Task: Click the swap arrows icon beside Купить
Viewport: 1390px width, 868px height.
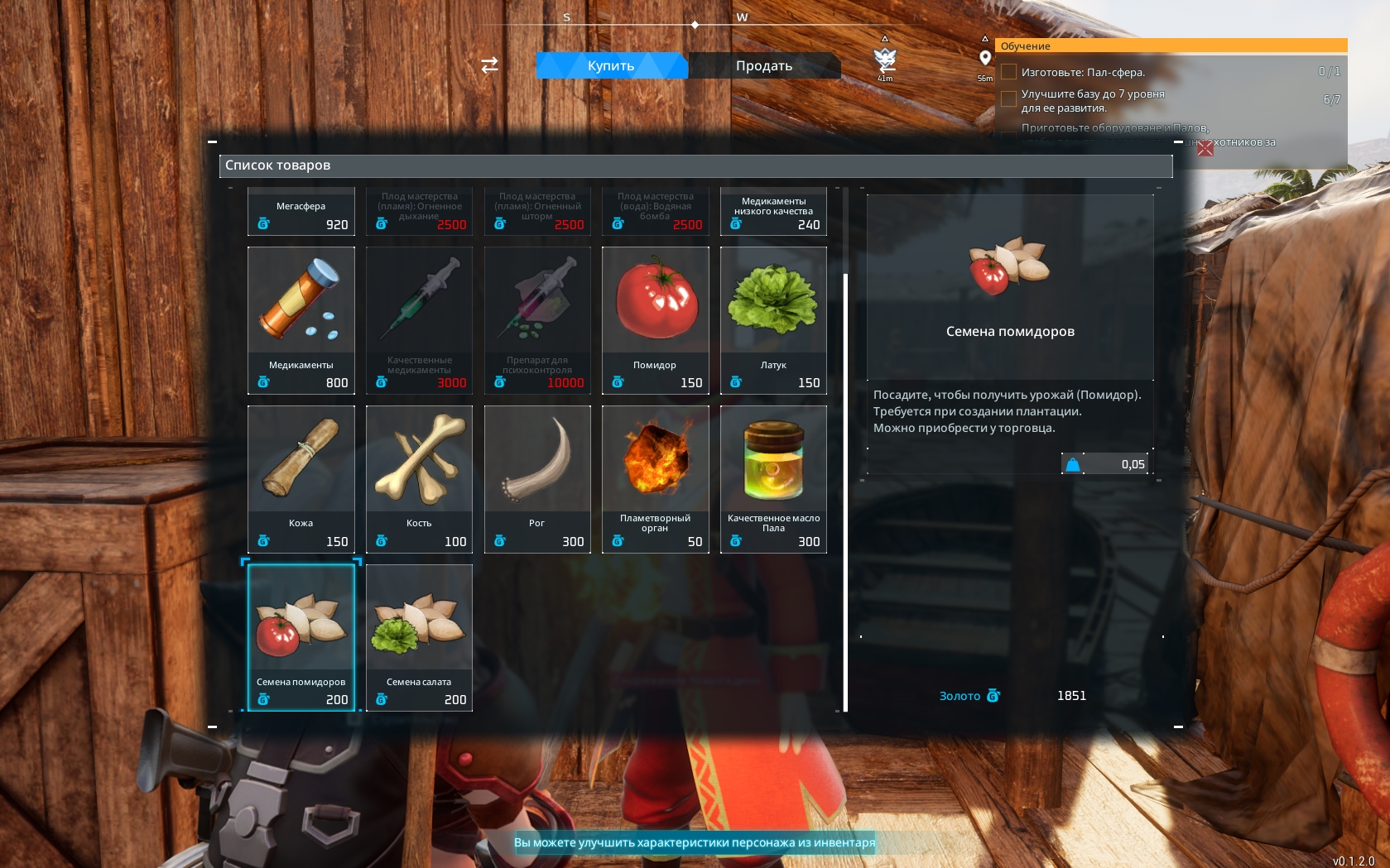Action: [490, 65]
